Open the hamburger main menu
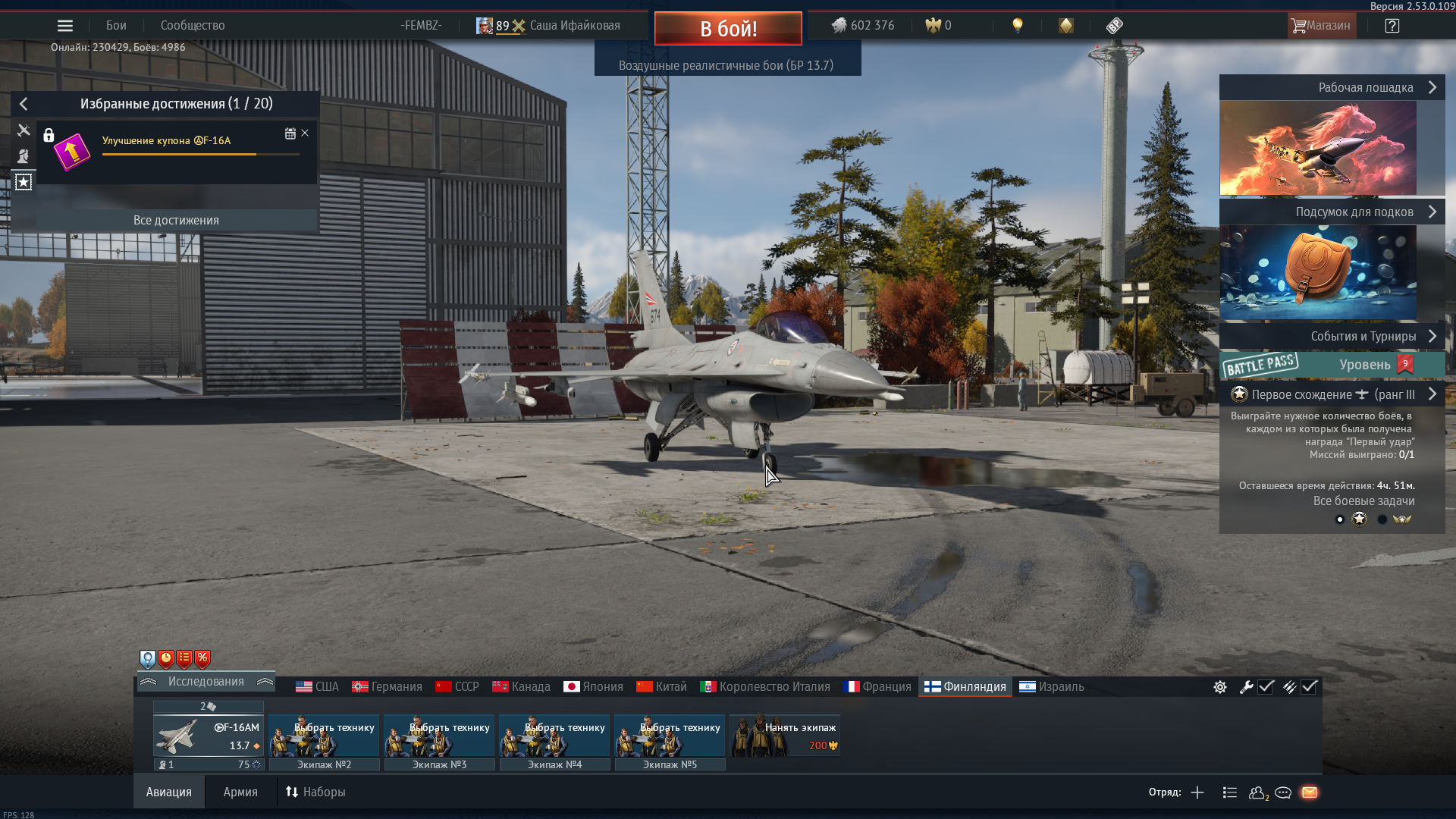 tap(65, 26)
